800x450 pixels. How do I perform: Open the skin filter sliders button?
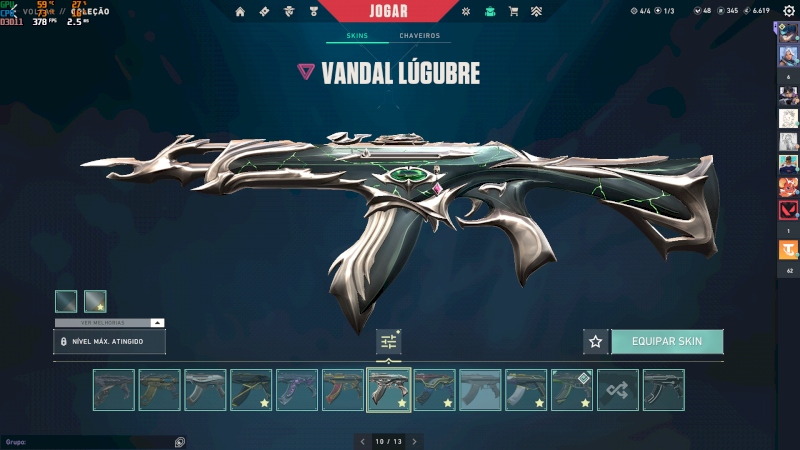tap(389, 342)
